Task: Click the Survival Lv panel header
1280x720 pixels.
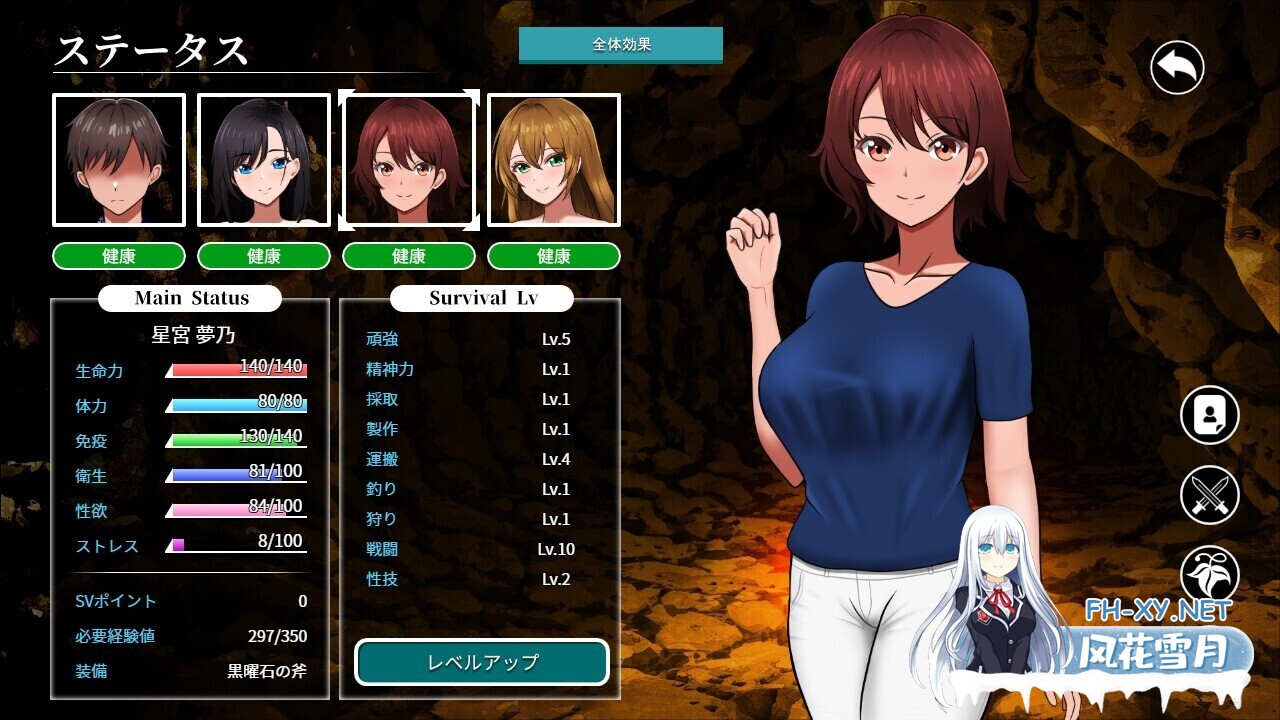Action: 480,298
